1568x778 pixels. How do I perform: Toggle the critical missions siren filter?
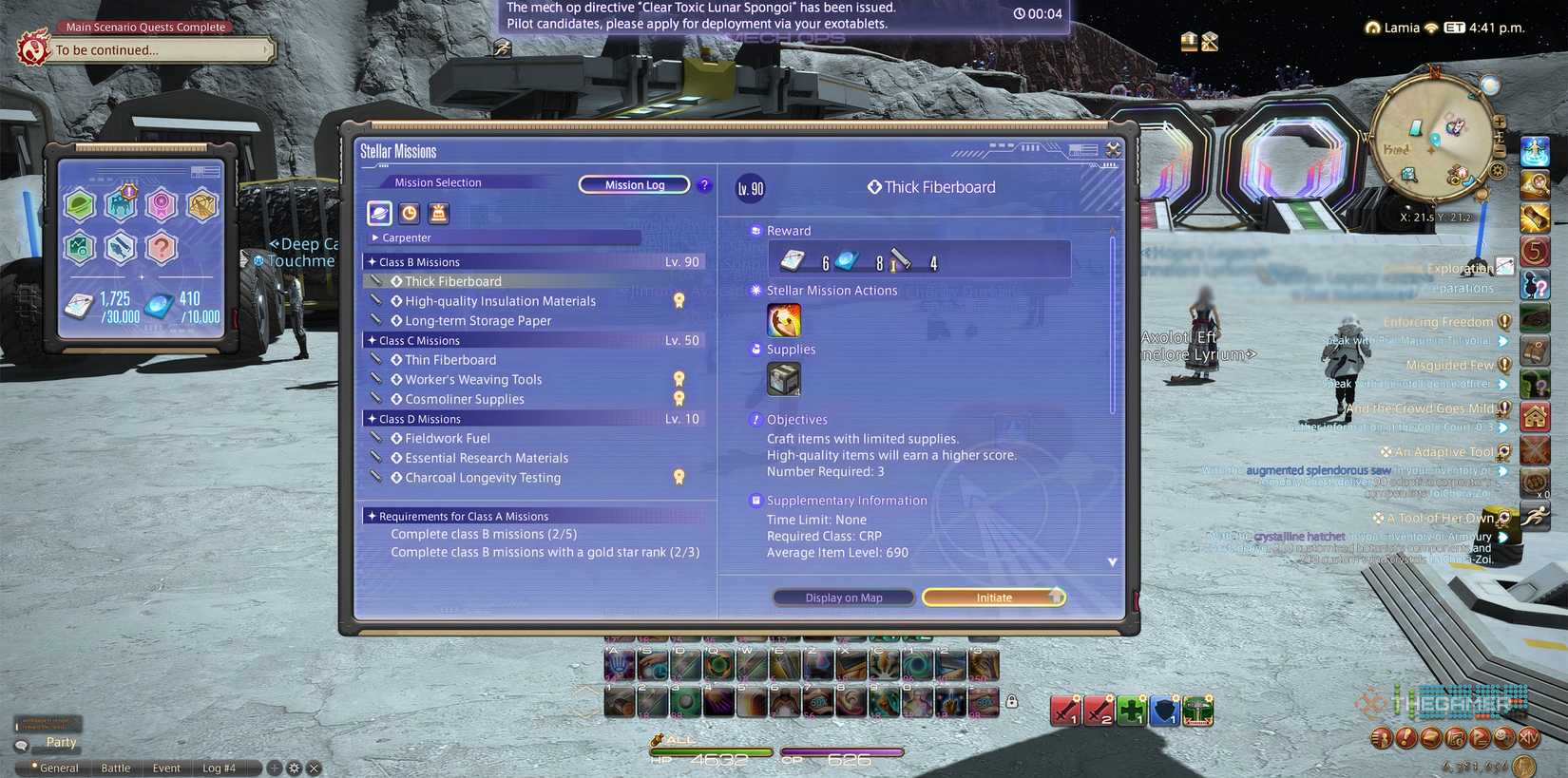click(438, 214)
